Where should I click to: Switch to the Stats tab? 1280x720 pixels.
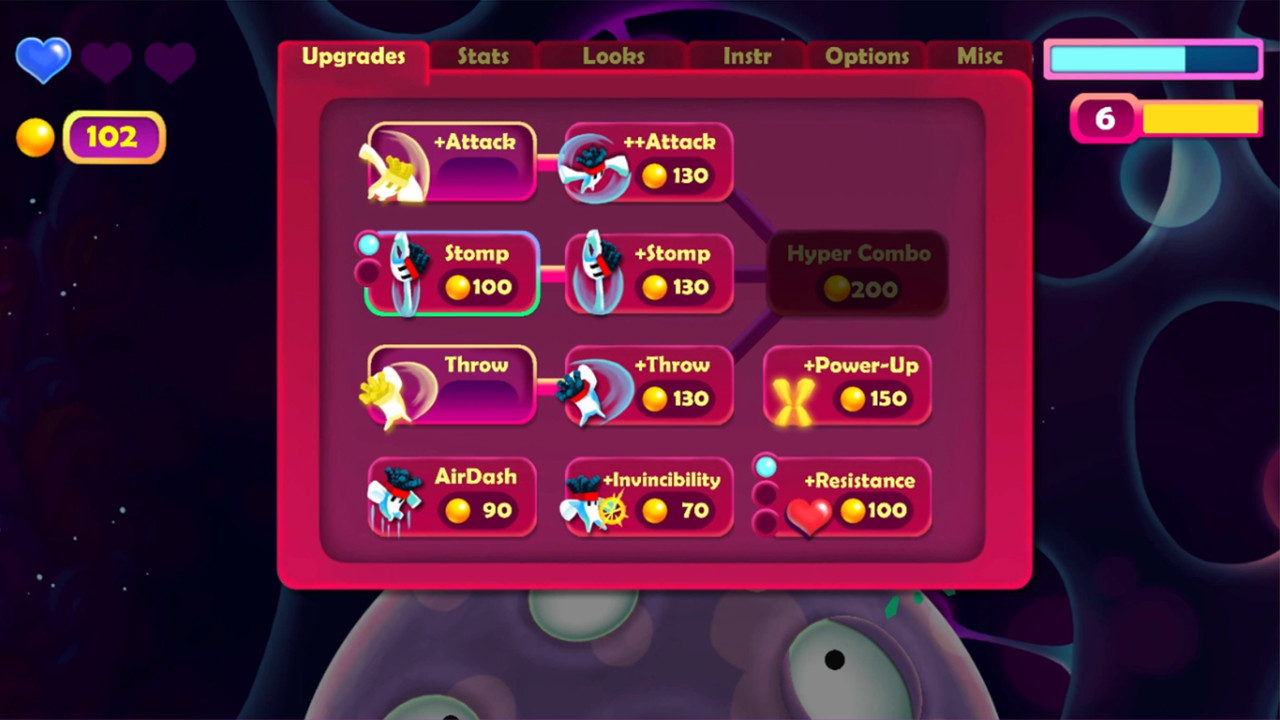click(482, 57)
